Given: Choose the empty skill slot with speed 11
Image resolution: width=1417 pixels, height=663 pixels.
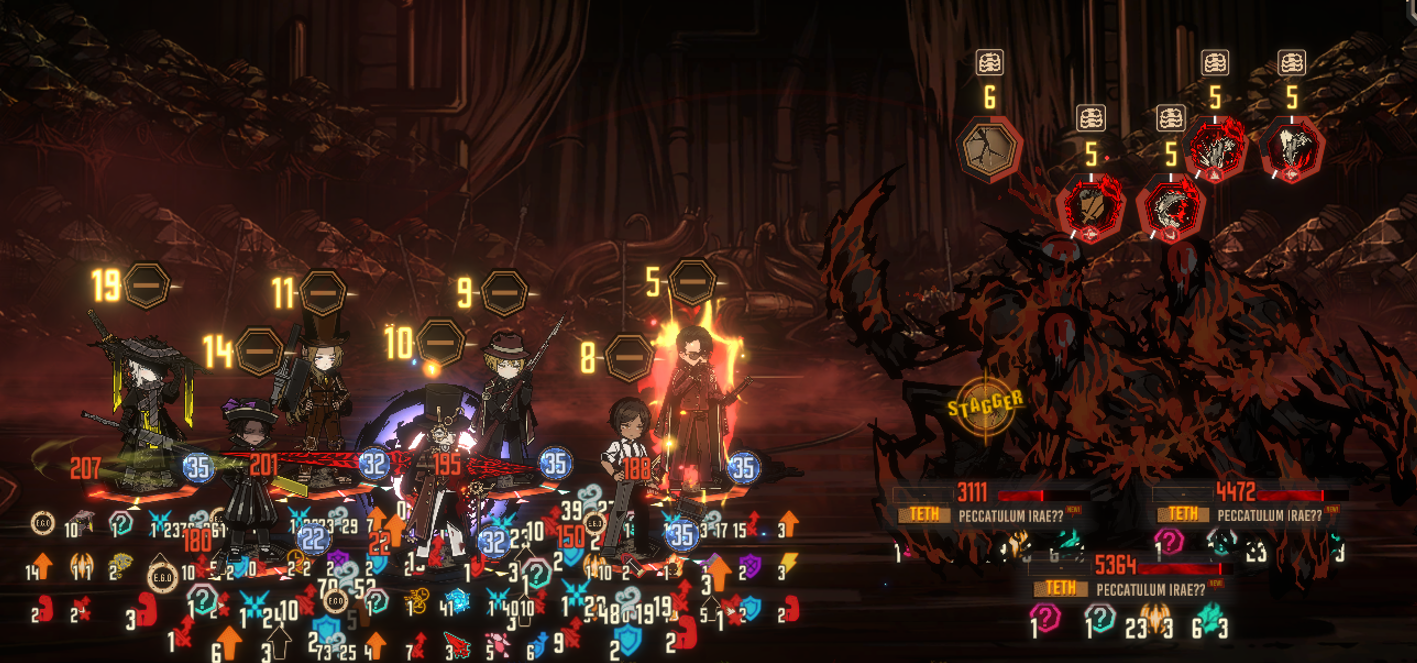Looking at the screenshot, I should tap(322, 293).
